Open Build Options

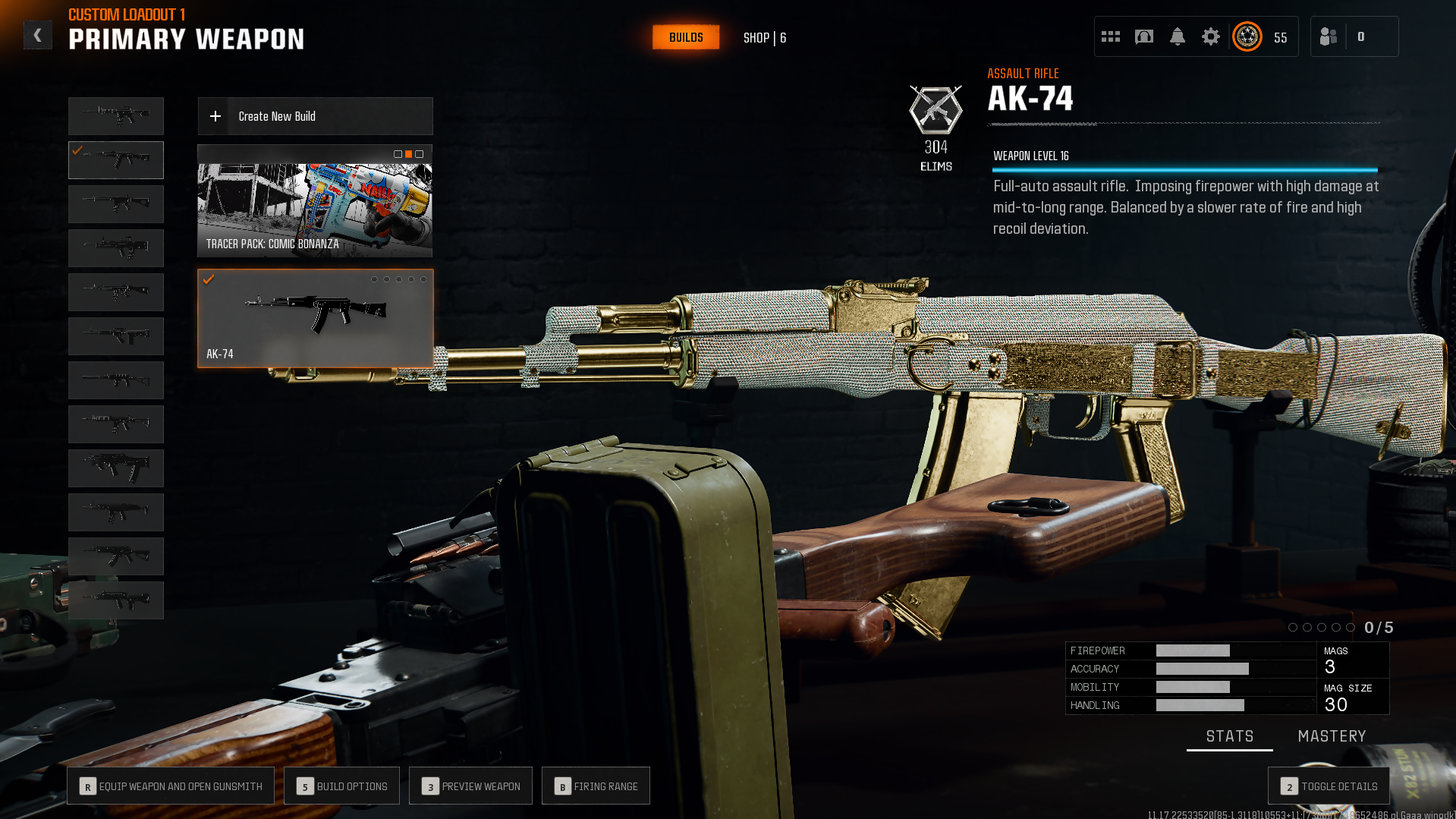coord(341,786)
